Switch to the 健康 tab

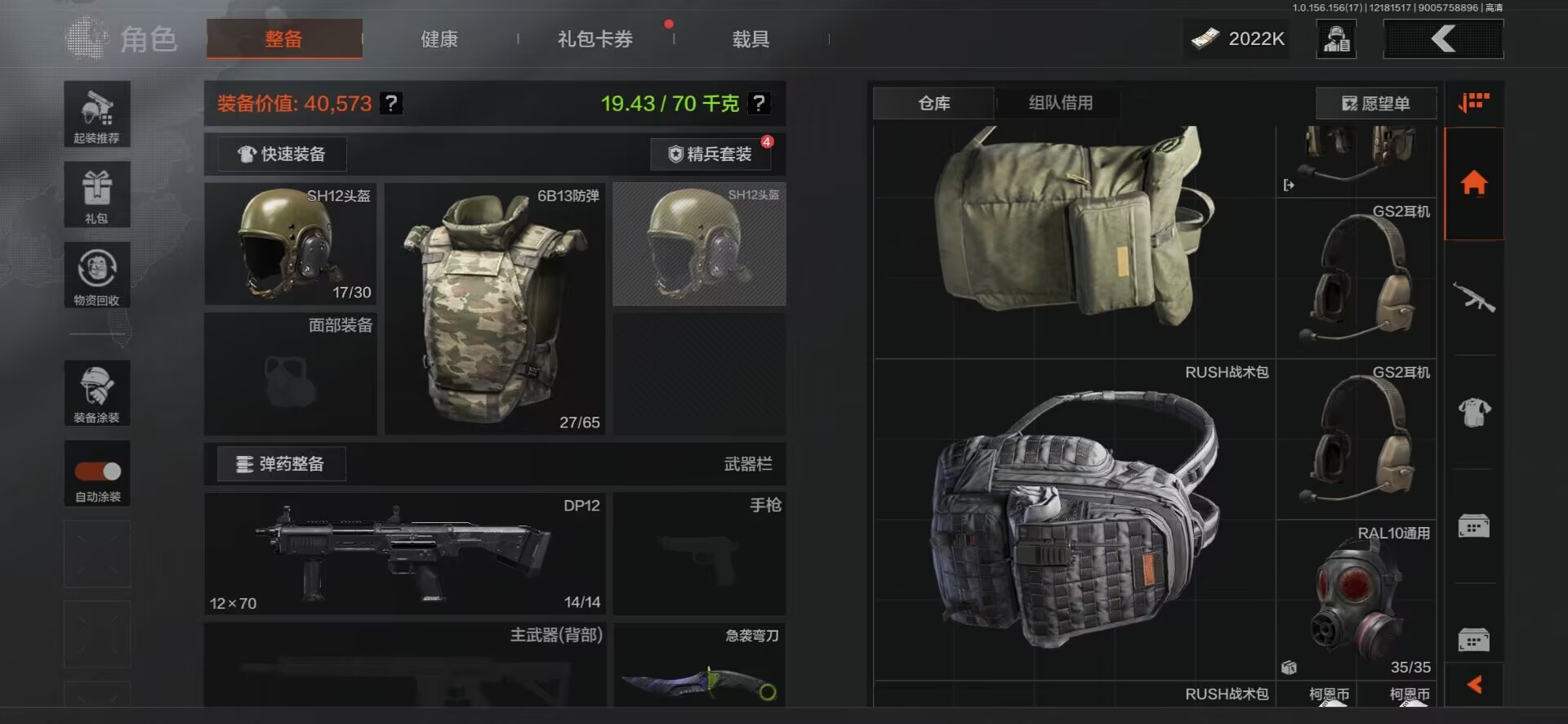click(x=439, y=39)
